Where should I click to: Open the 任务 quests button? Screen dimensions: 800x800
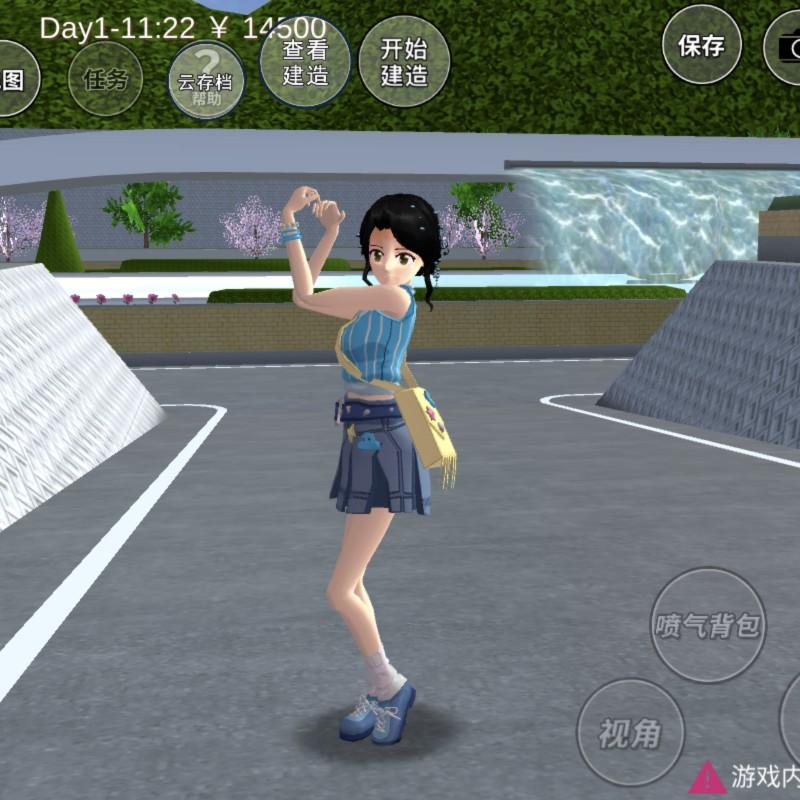(106, 79)
